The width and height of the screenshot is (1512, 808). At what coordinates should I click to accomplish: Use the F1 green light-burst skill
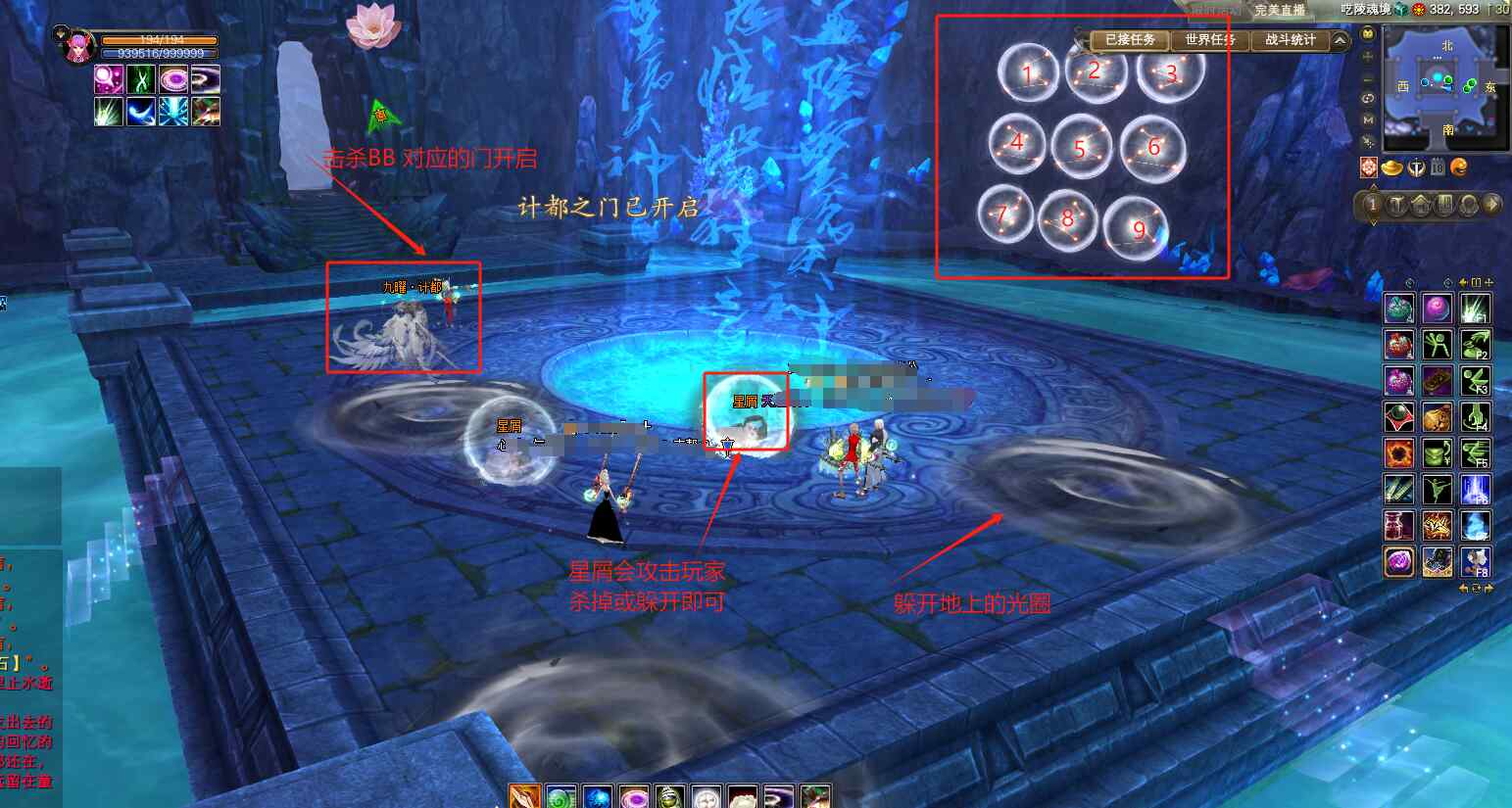(x=1475, y=309)
